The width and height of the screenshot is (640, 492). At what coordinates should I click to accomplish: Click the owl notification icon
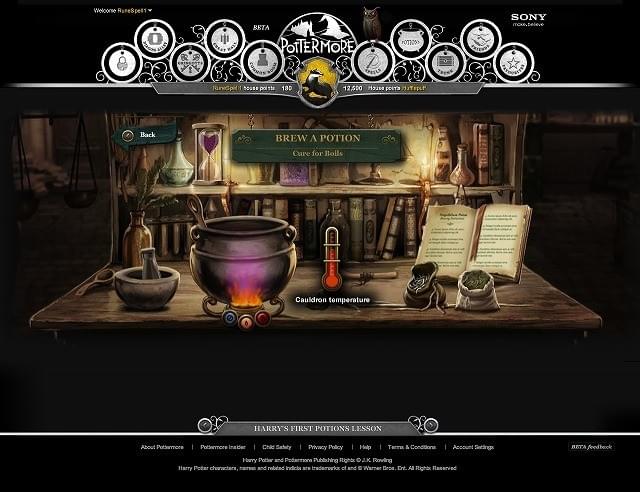[x=371, y=21]
